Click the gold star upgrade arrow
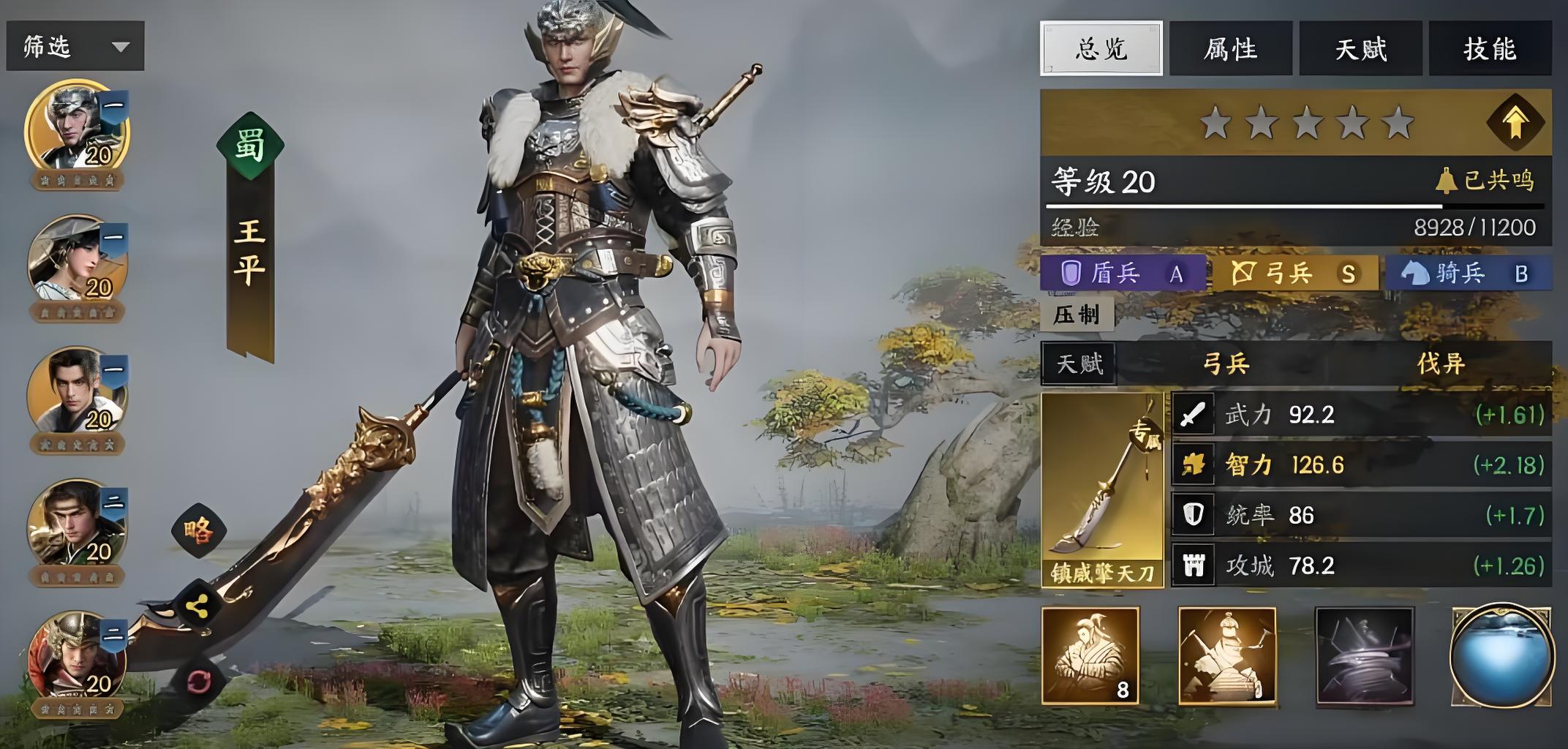The height and width of the screenshot is (749, 1568). [x=1515, y=122]
